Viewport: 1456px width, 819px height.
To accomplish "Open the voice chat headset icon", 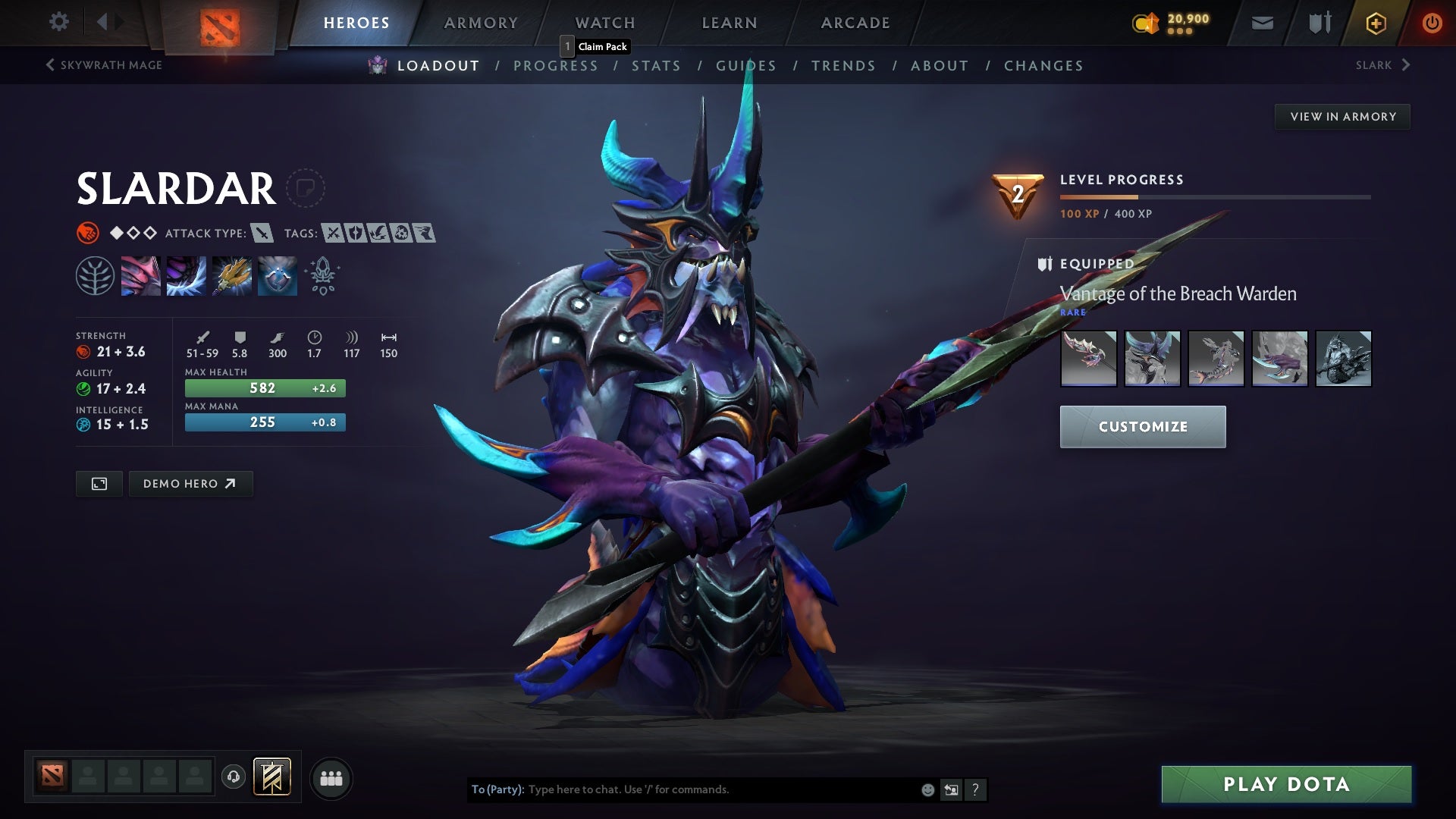I will click(234, 777).
